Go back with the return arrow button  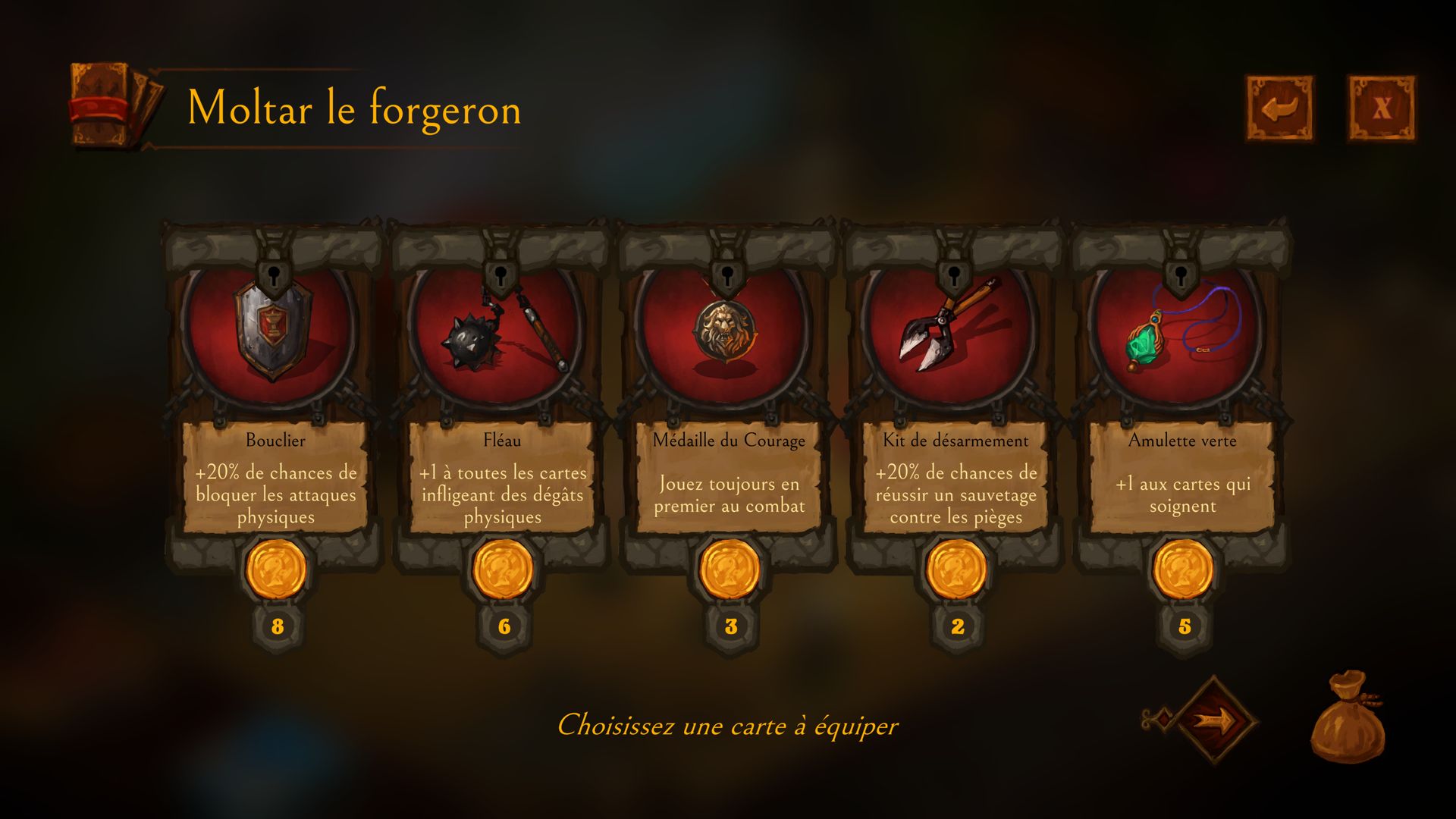pos(1280,108)
